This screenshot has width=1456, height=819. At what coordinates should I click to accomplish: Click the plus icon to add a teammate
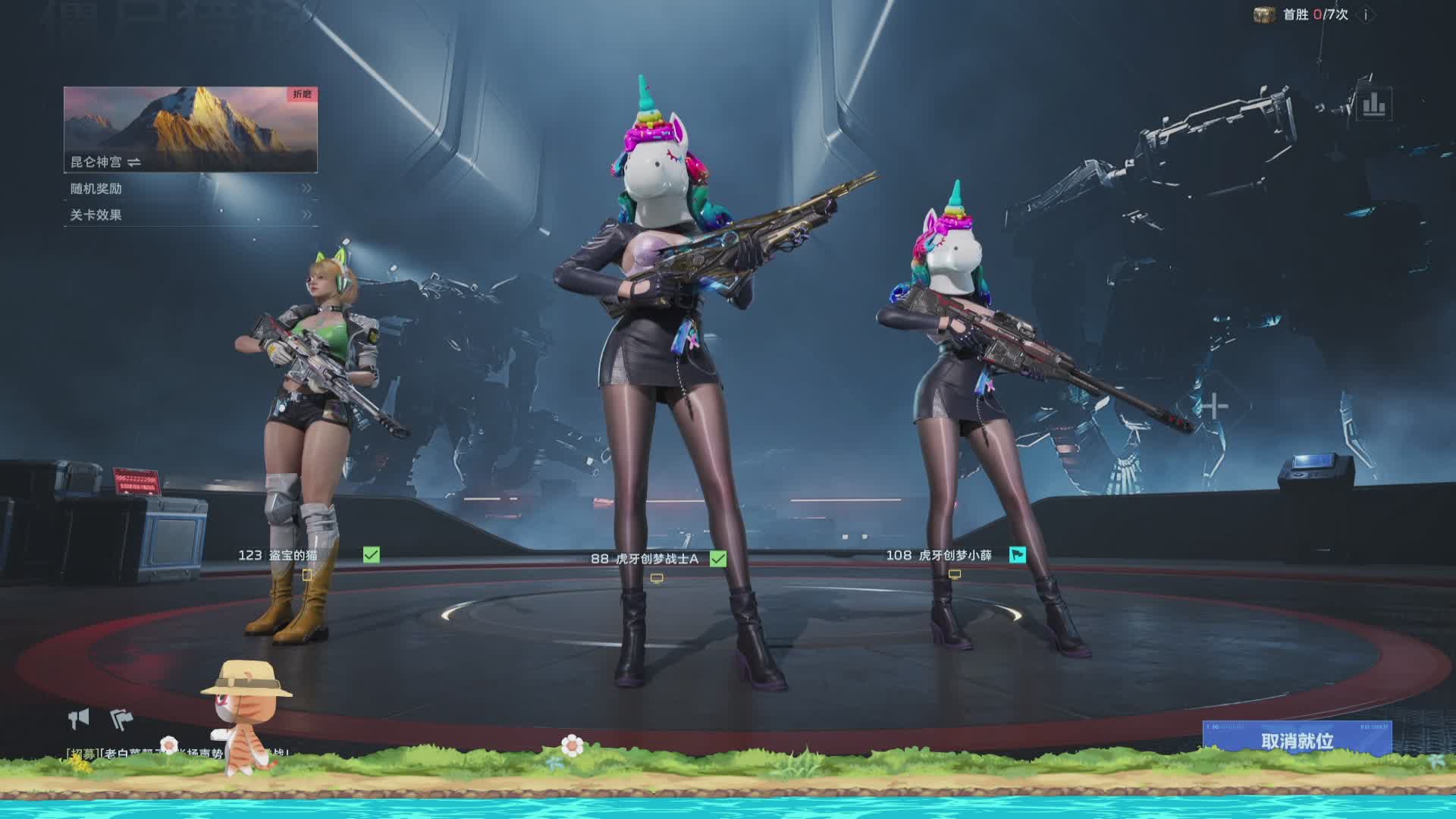[x=1214, y=406]
